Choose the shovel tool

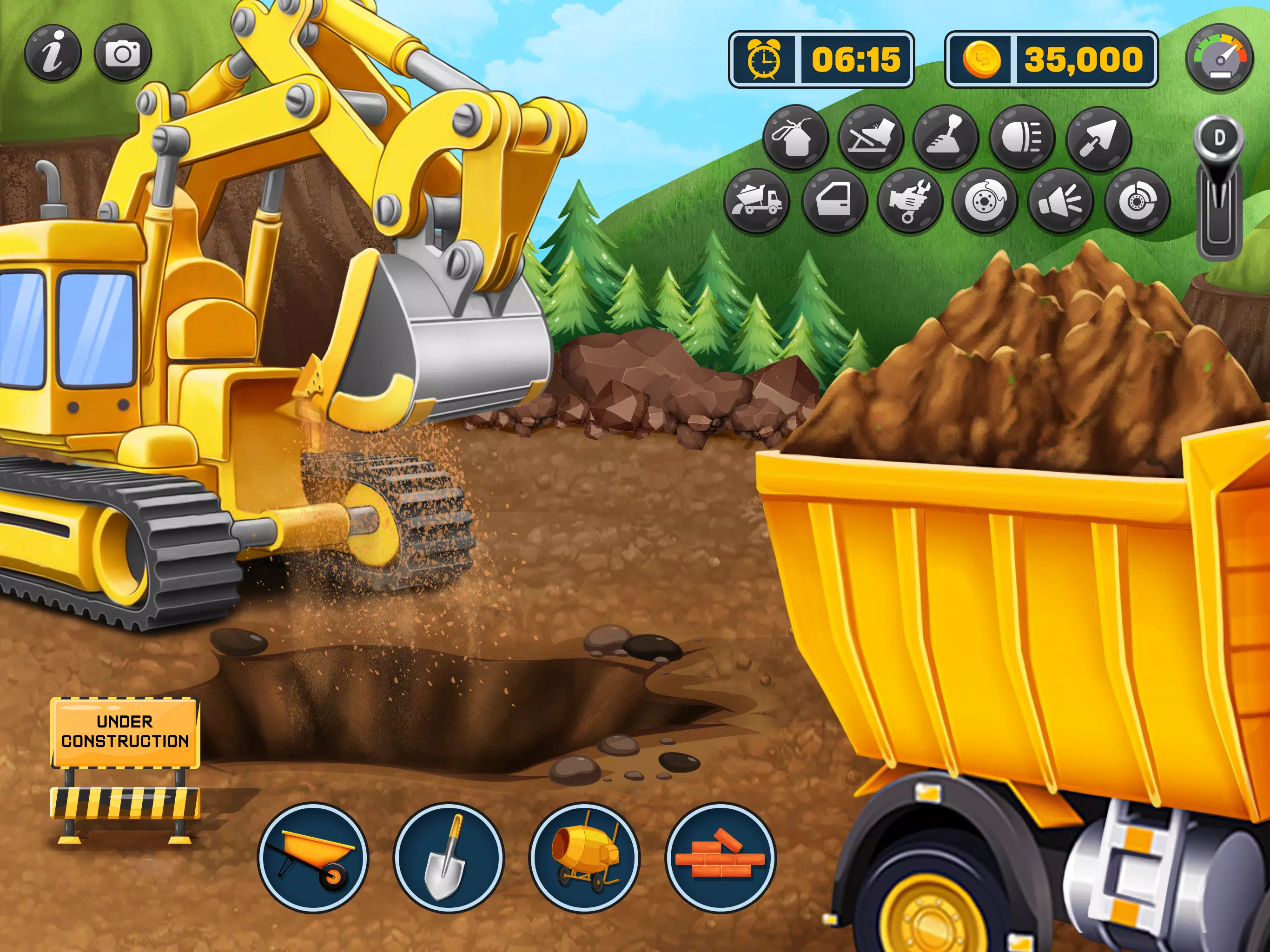449,857
